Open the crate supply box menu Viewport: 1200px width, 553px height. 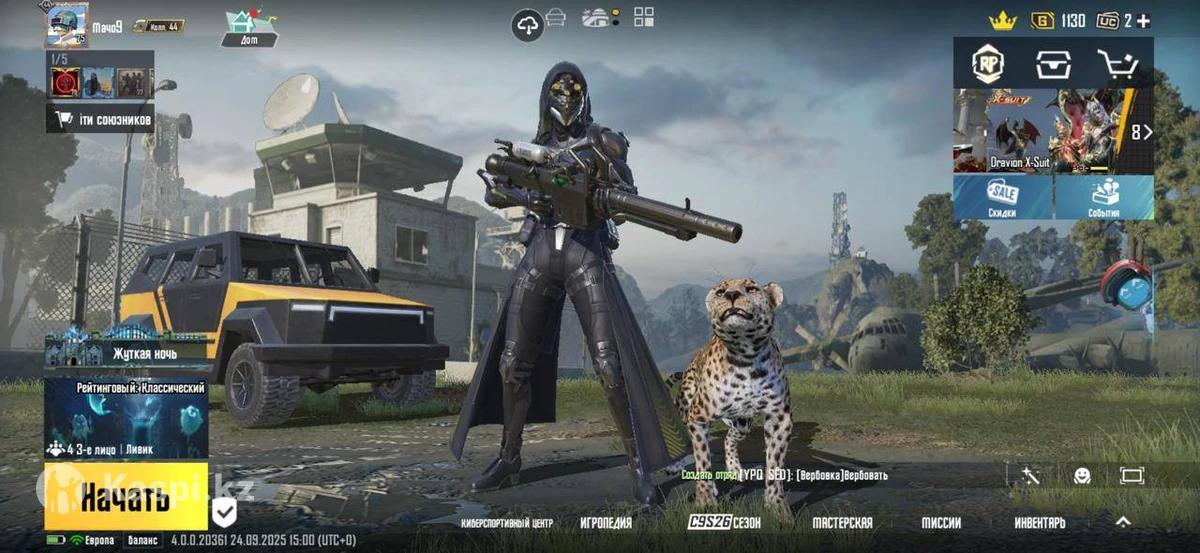click(1053, 64)
